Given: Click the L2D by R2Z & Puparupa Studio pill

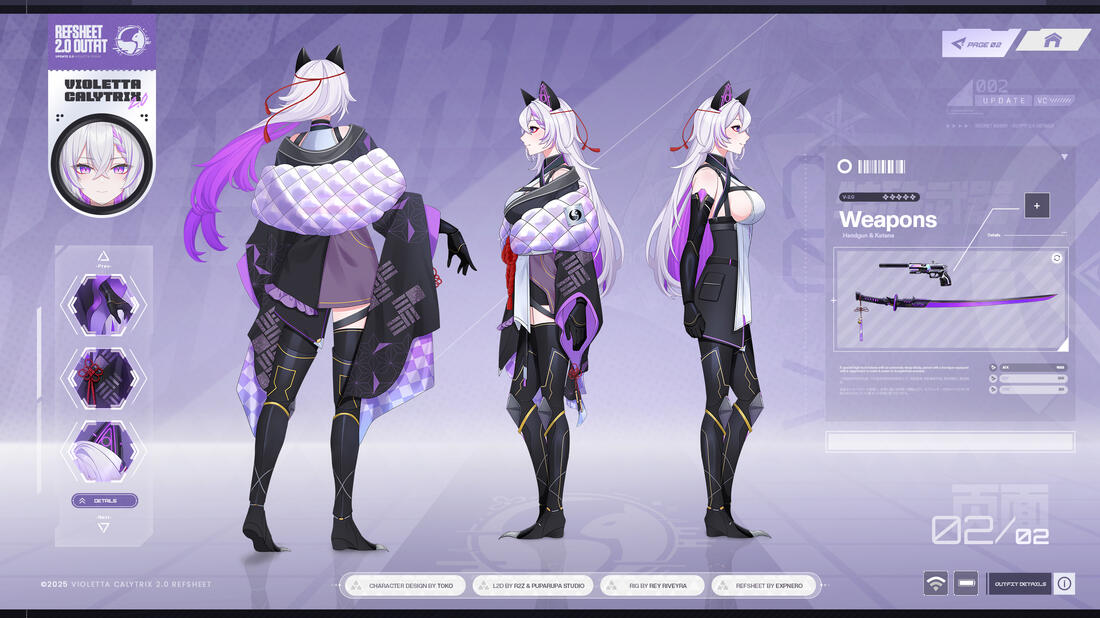Looking at the screenshot, I should [529, 585].
